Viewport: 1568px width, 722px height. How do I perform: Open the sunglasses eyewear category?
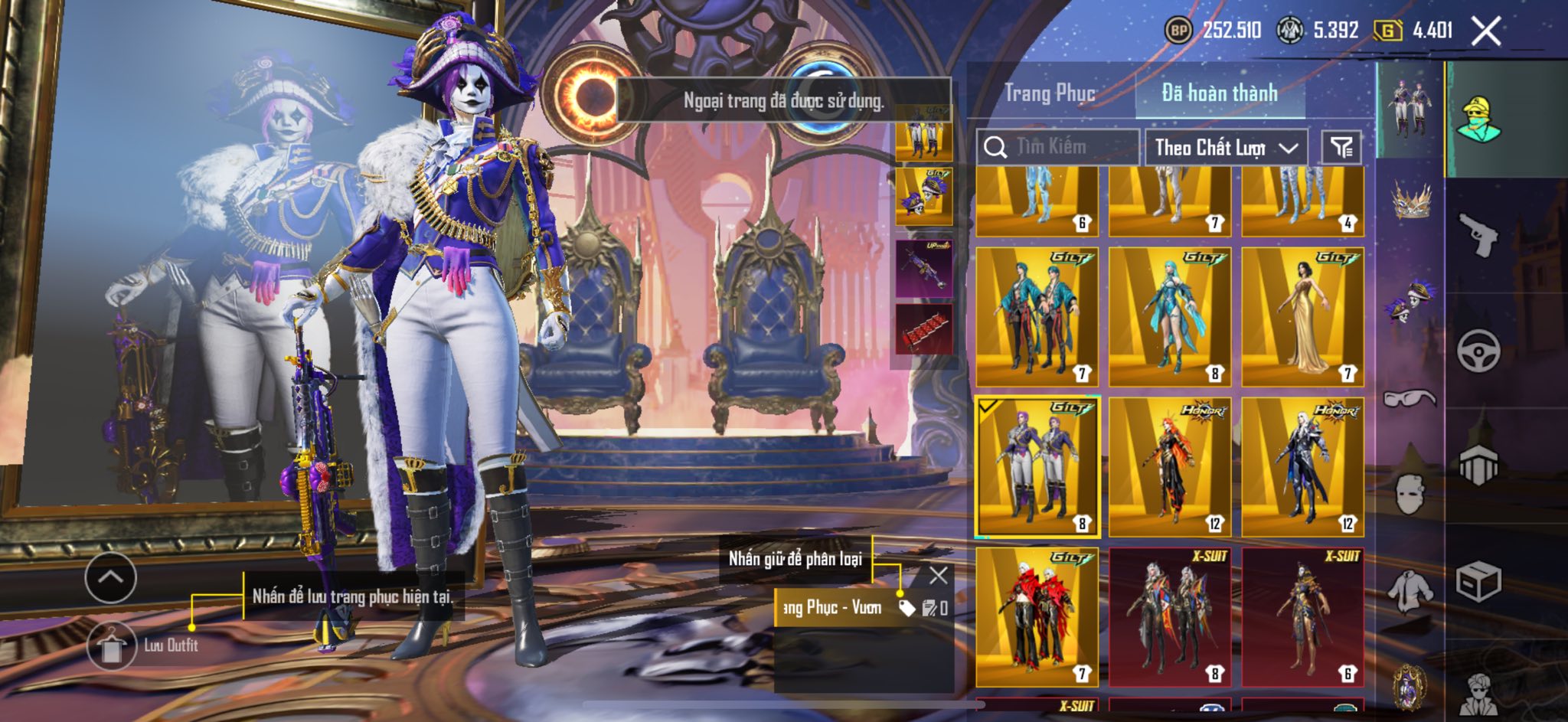coord(1410,397)
